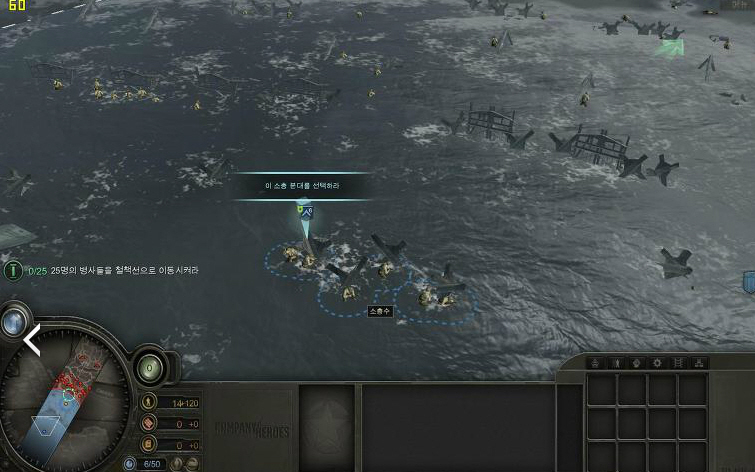Click the red munitions resource icon
The width and height of the screenshot is (755, 472).
tap(149, 423)
